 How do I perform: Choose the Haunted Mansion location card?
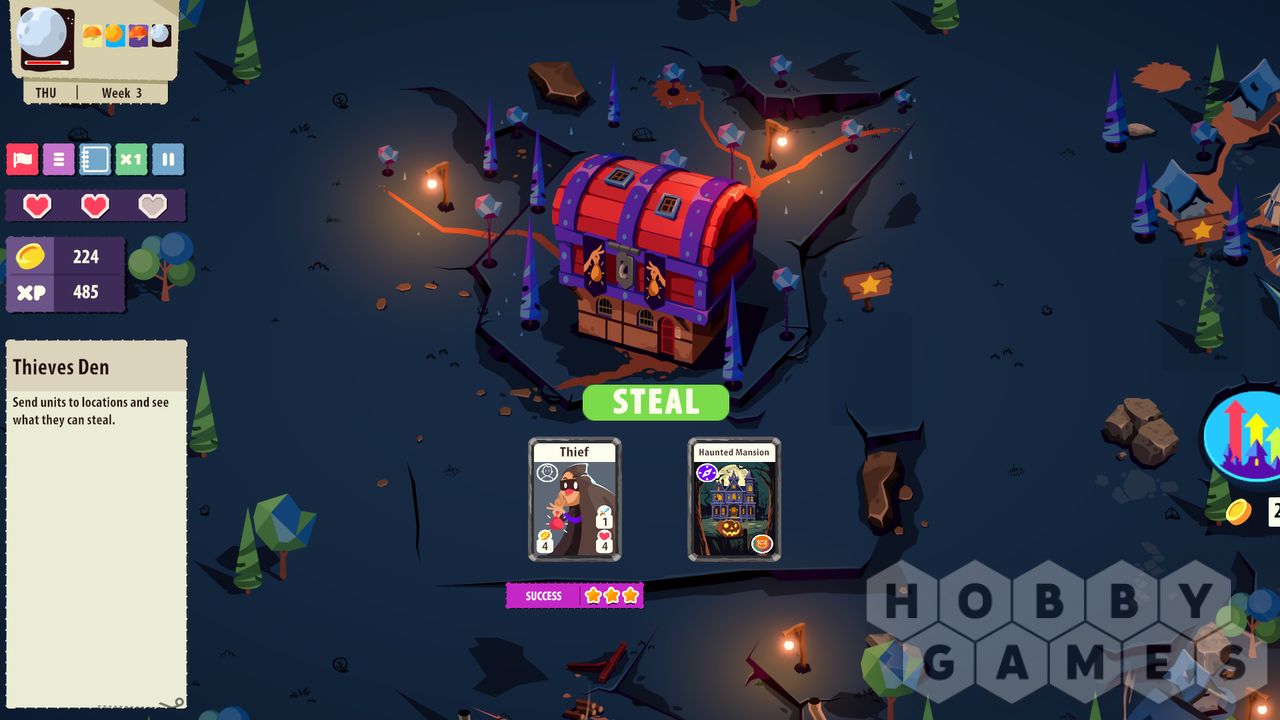click(734, 499)
